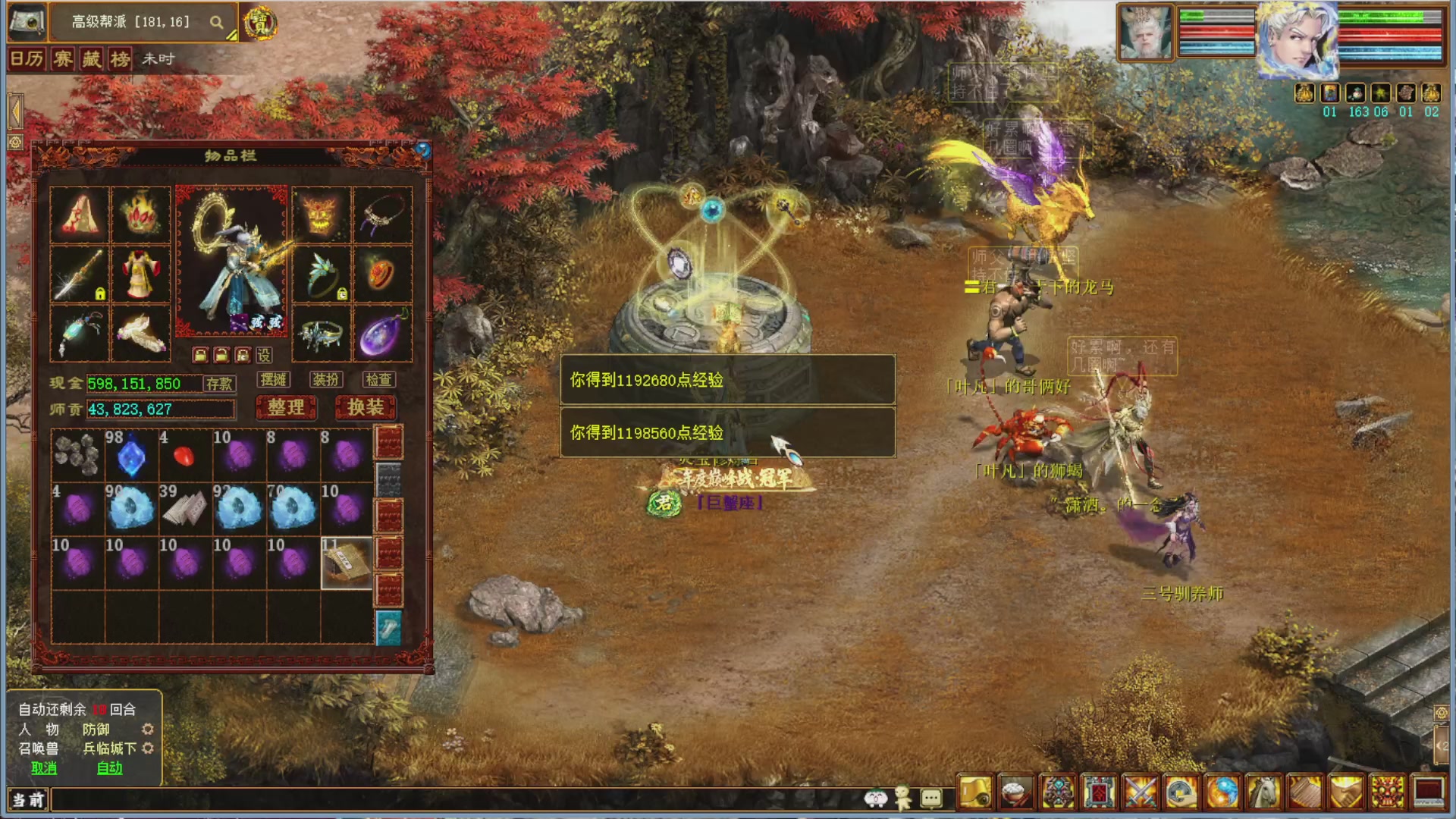The image size is (1456, 819).
Task: Open the 日历 calendar button
Action: pyautogui.click(x=27, y=59)
